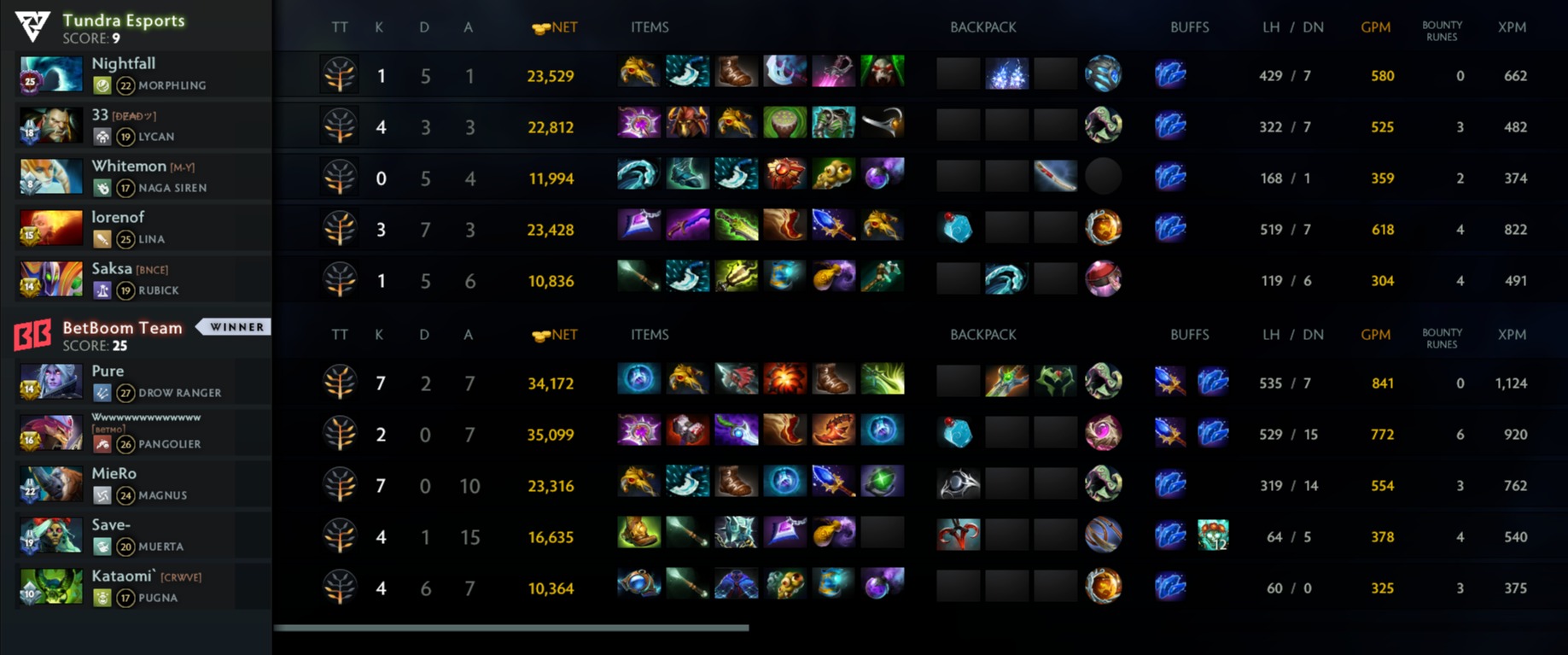Click Pugna's Glimmer Cape item

tap(736, 585)
